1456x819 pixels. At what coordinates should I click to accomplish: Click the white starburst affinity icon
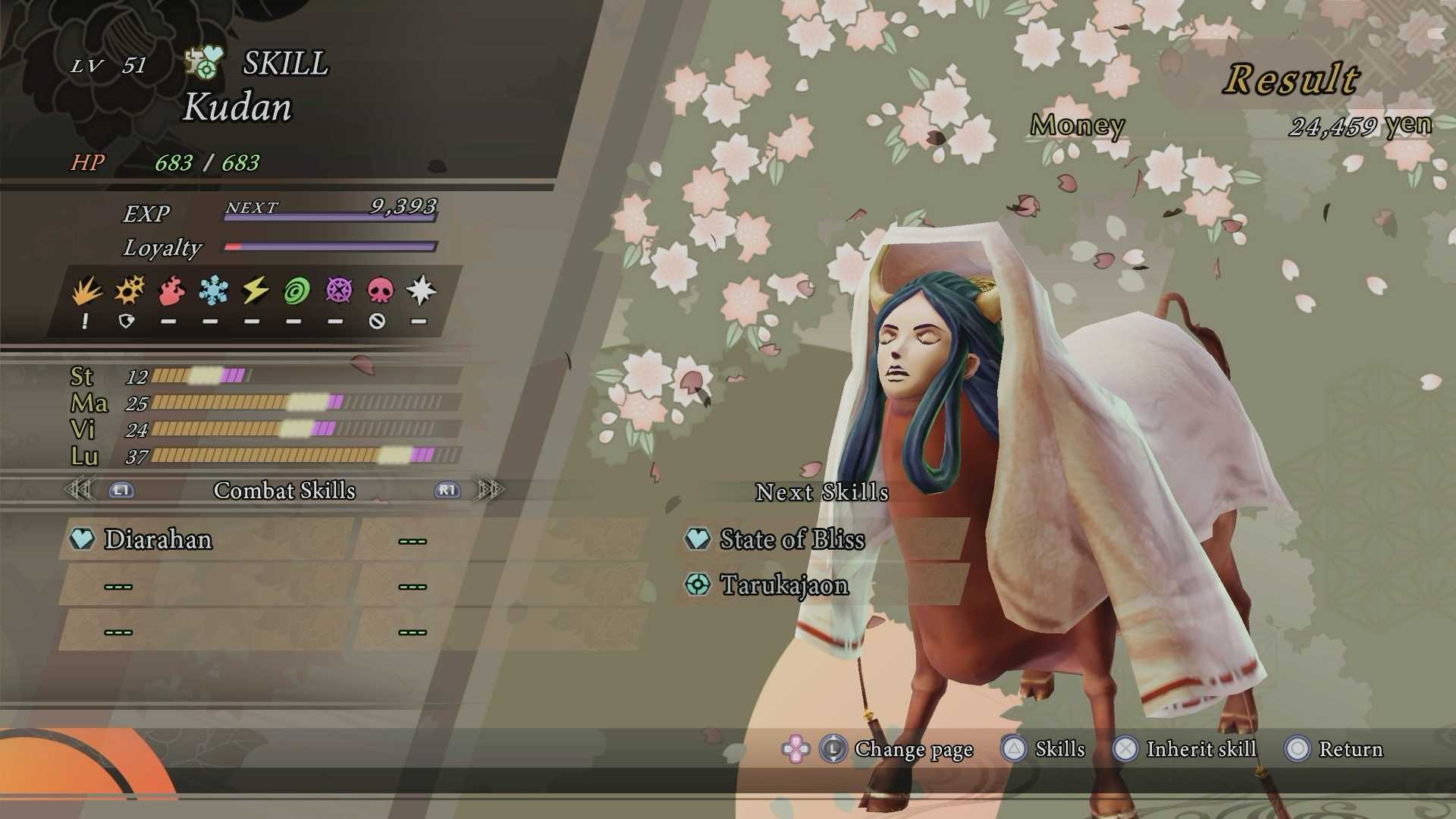click(x=421, y=291)
